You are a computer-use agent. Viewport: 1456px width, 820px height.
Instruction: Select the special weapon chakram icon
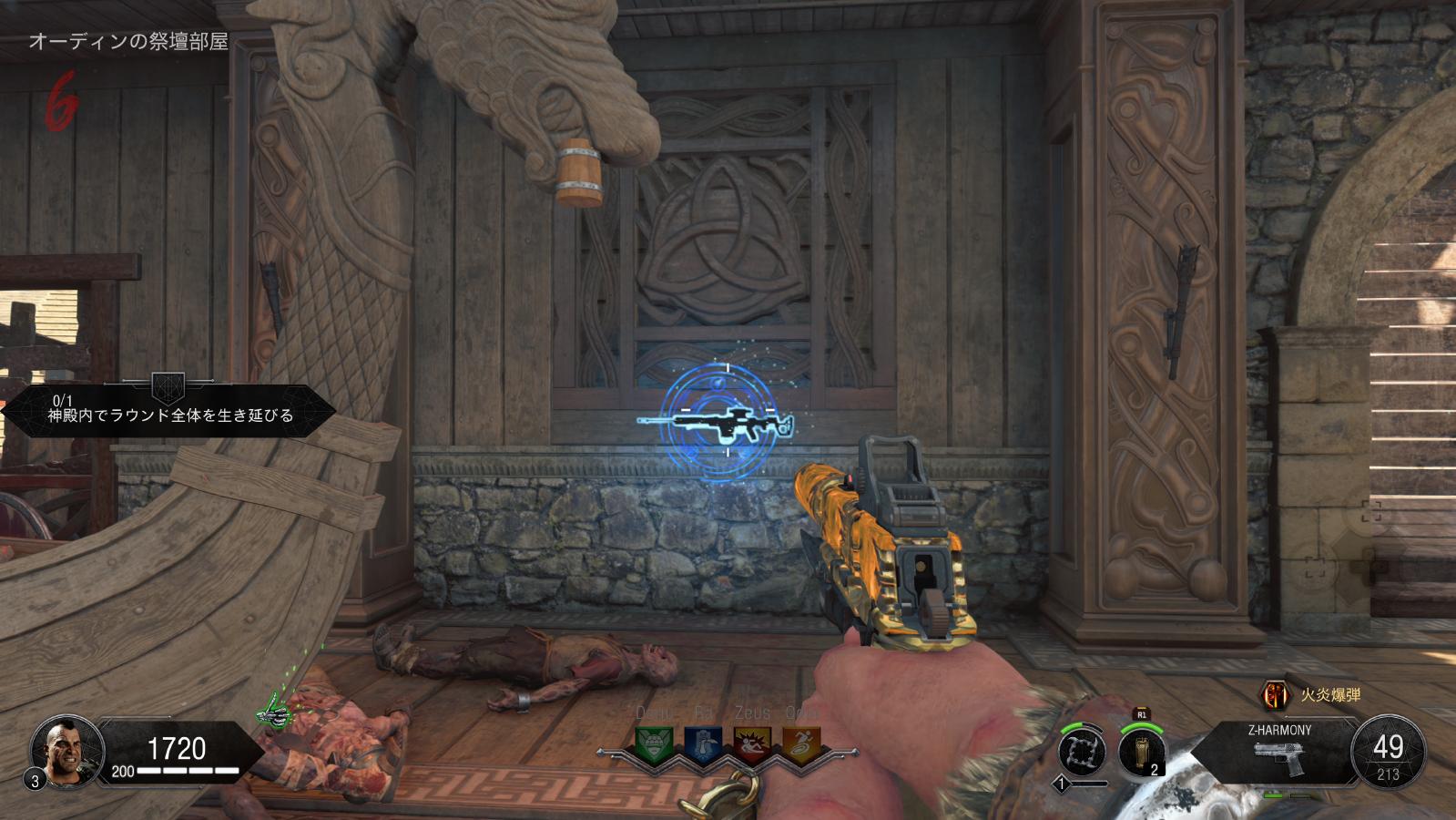(x=1082, y=752)
